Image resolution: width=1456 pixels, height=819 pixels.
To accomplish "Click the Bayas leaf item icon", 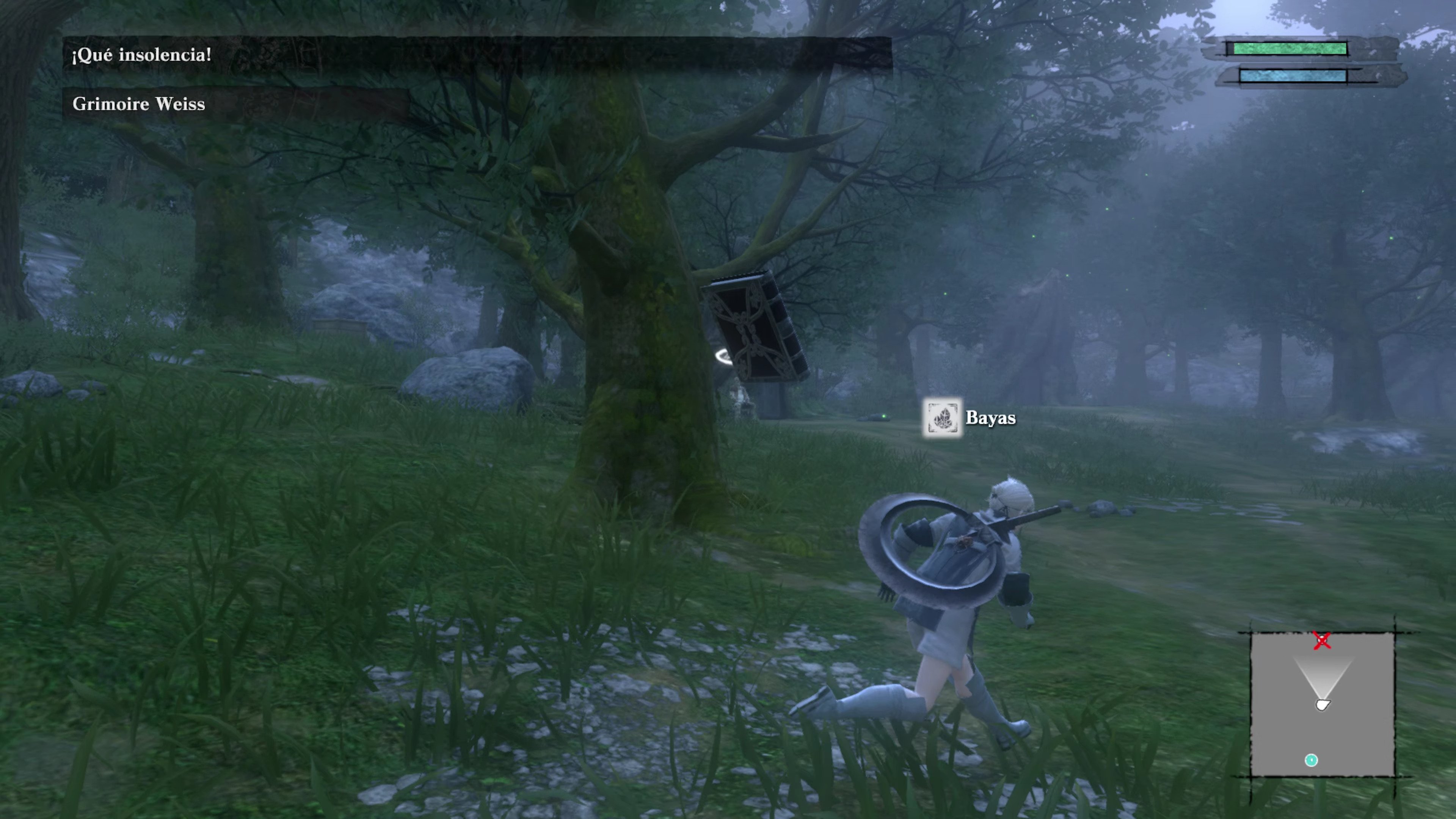I will [942, 419].
